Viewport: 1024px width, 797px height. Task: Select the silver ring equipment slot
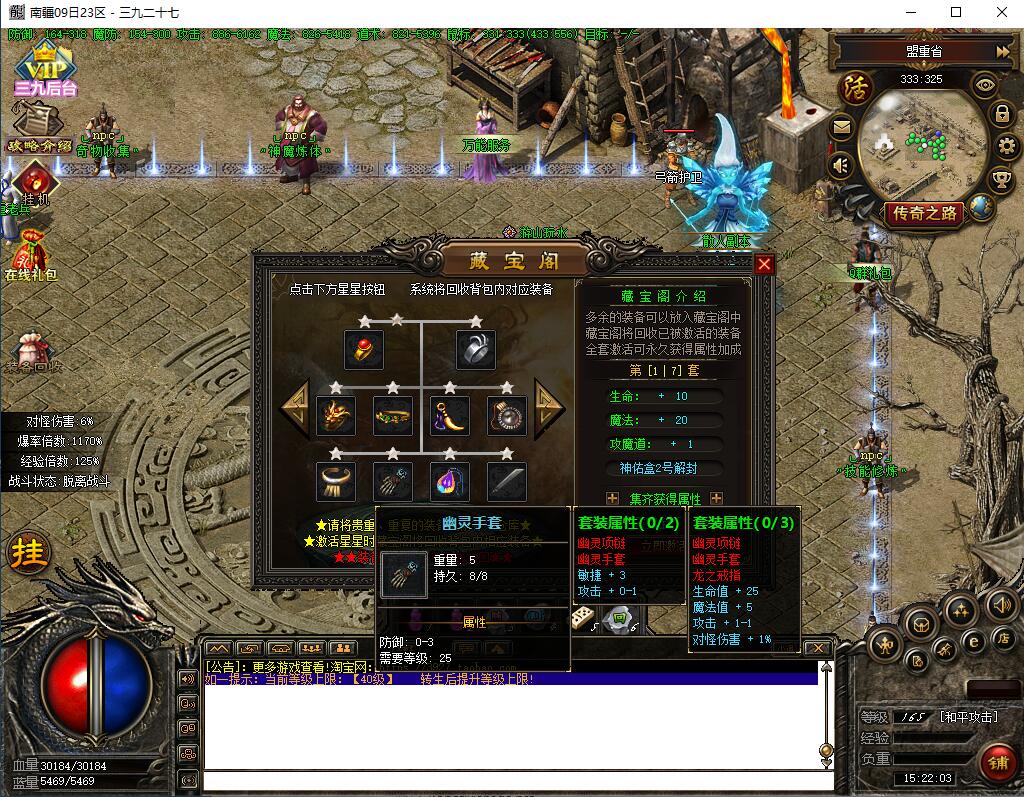[476, 350]
